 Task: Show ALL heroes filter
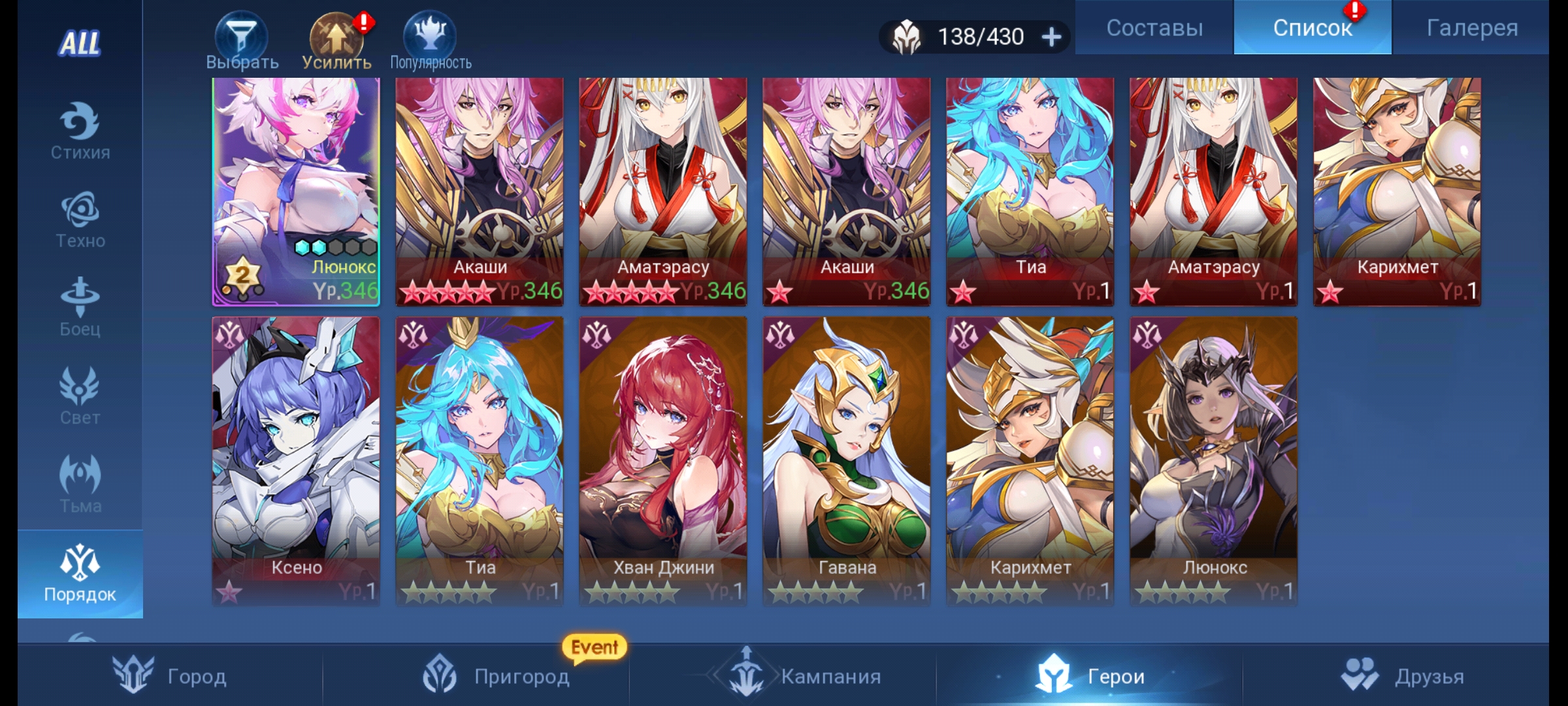80,43
